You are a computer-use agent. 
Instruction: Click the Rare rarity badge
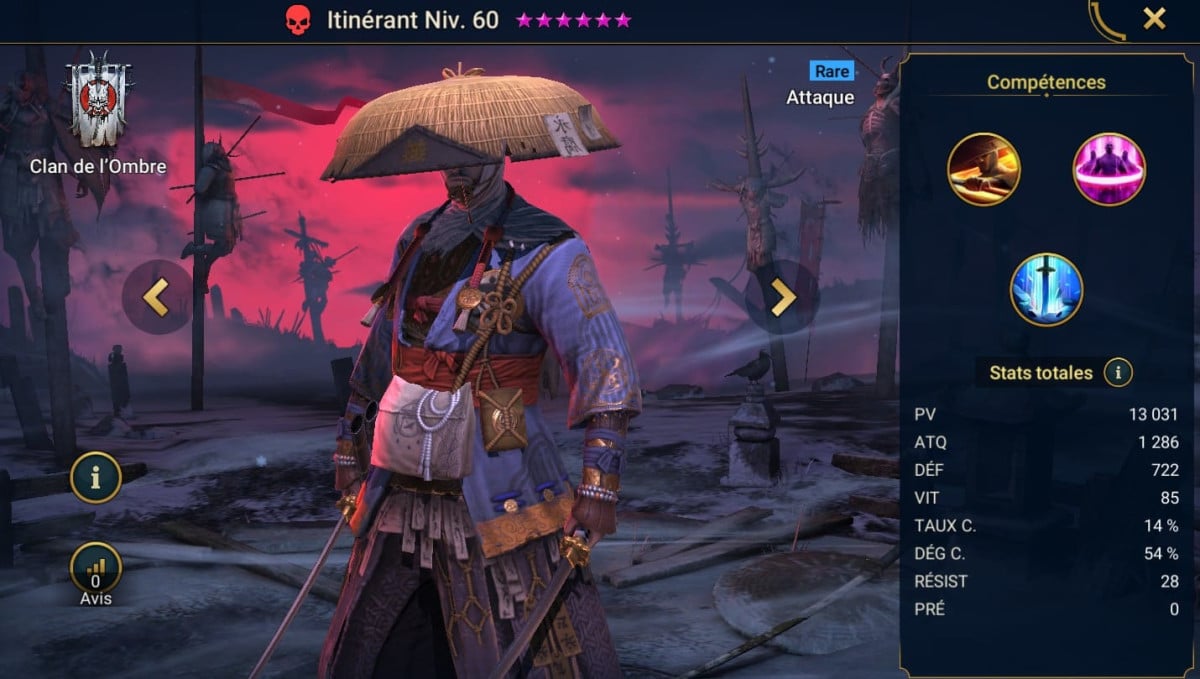coord(831,71)
